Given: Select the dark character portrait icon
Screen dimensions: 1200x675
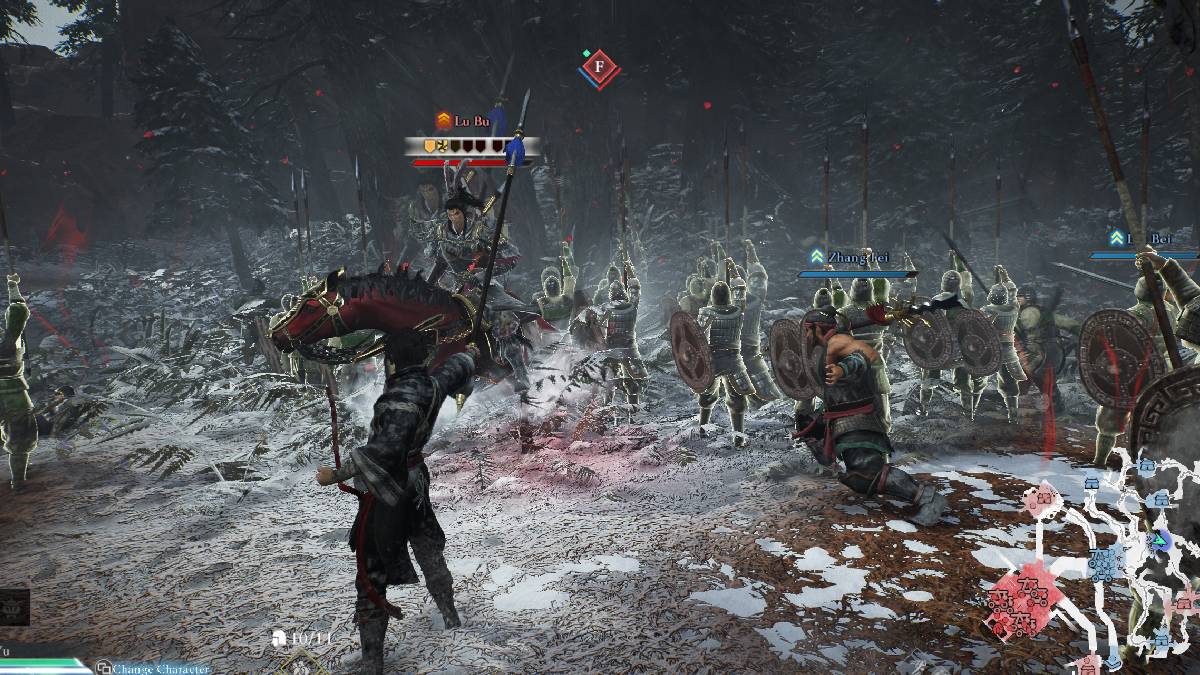Looking at the screenshot, I should 14,606.
